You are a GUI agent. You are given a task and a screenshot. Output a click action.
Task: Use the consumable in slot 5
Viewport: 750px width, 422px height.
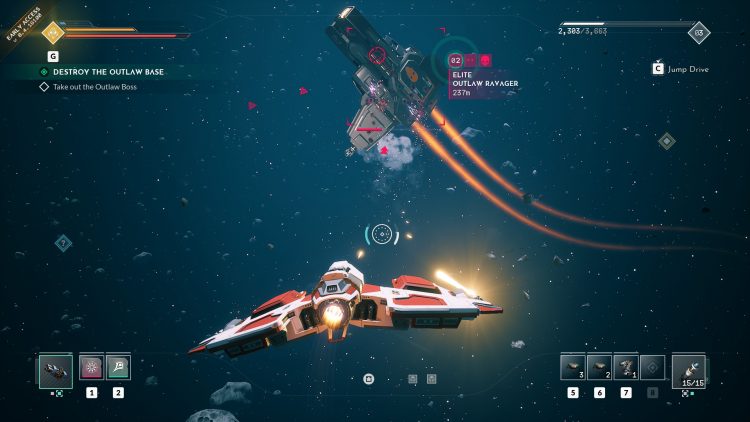tap(572, 367)
